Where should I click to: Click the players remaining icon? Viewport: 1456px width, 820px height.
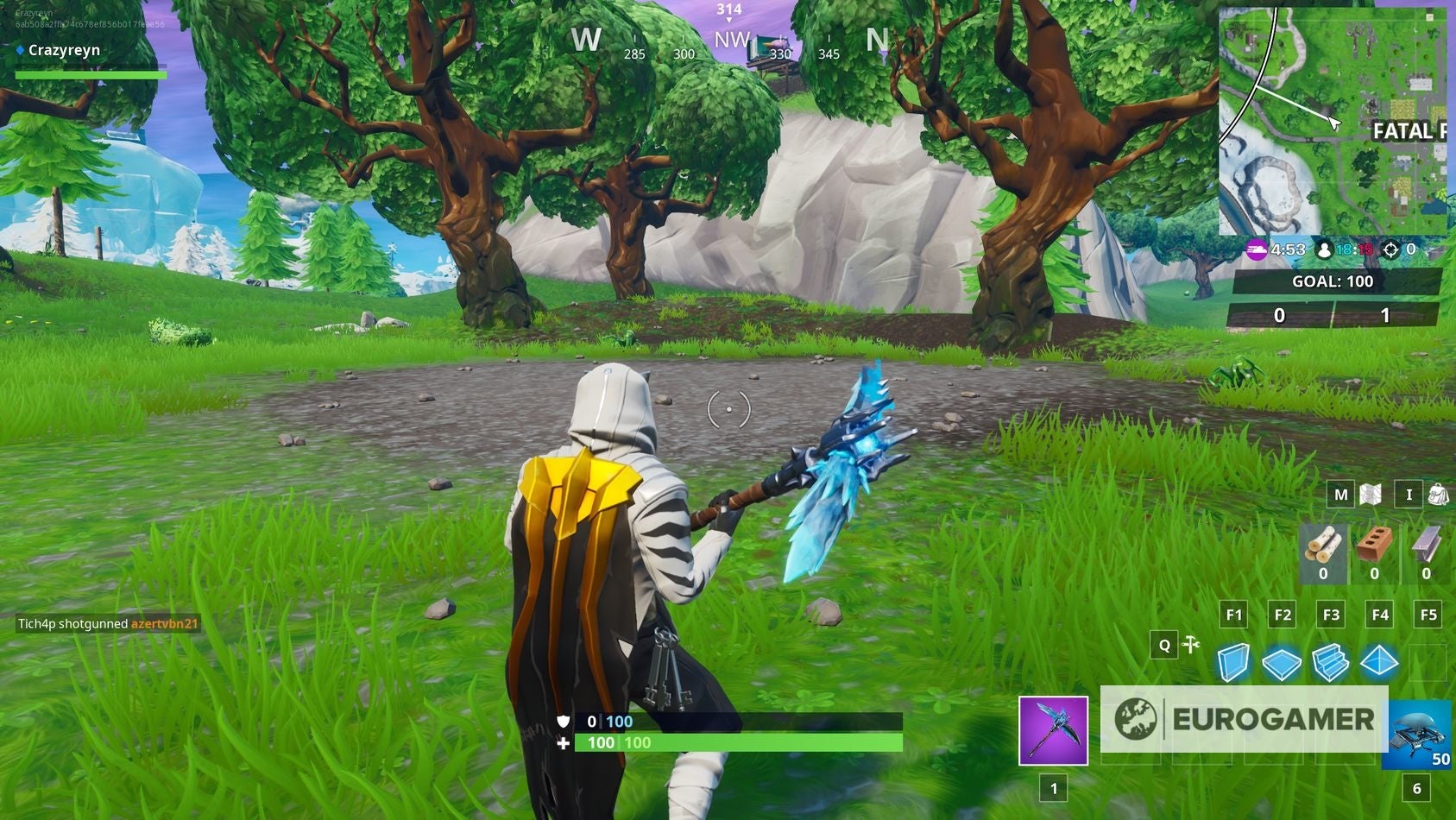1323,249
